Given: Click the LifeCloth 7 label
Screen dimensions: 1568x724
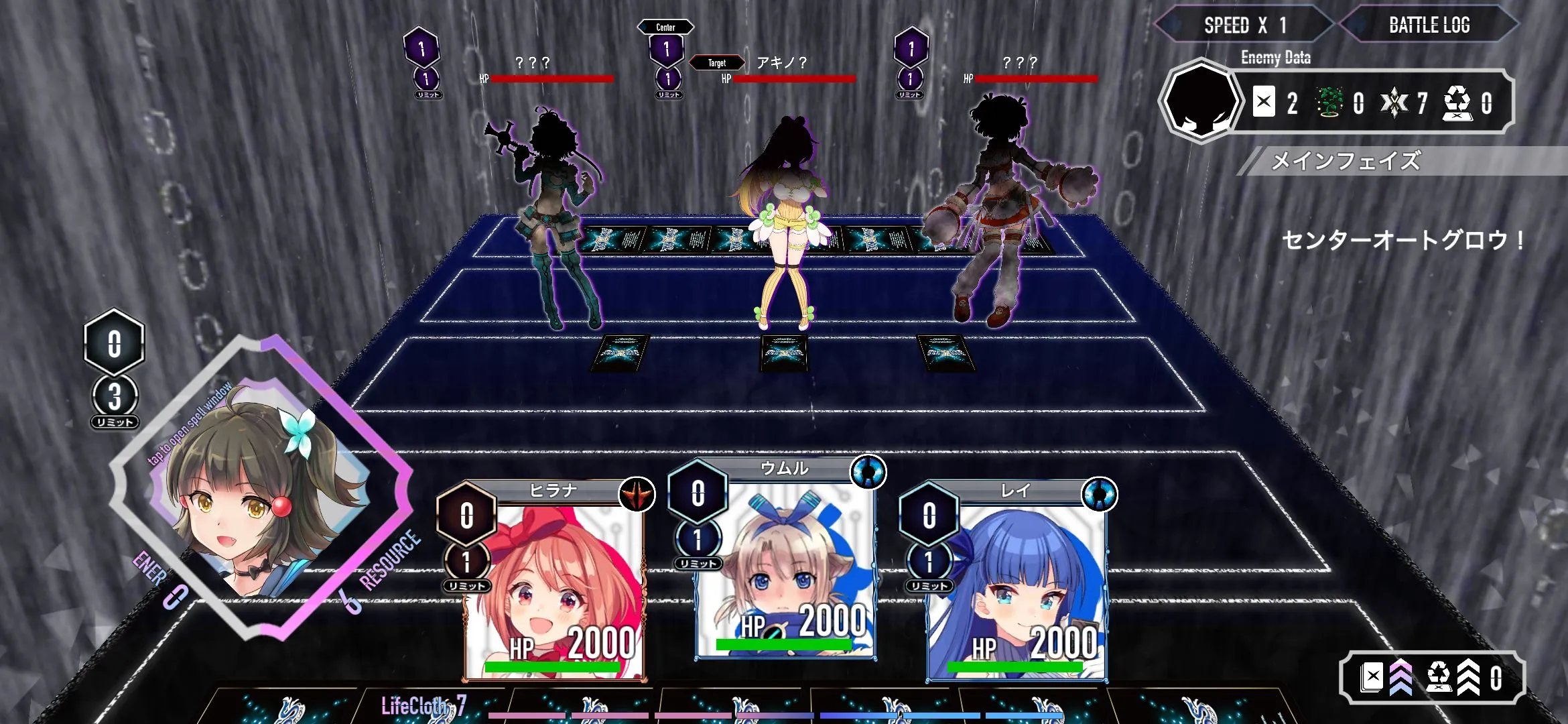Looking at the screenshot, I should [x=423, y=705].
